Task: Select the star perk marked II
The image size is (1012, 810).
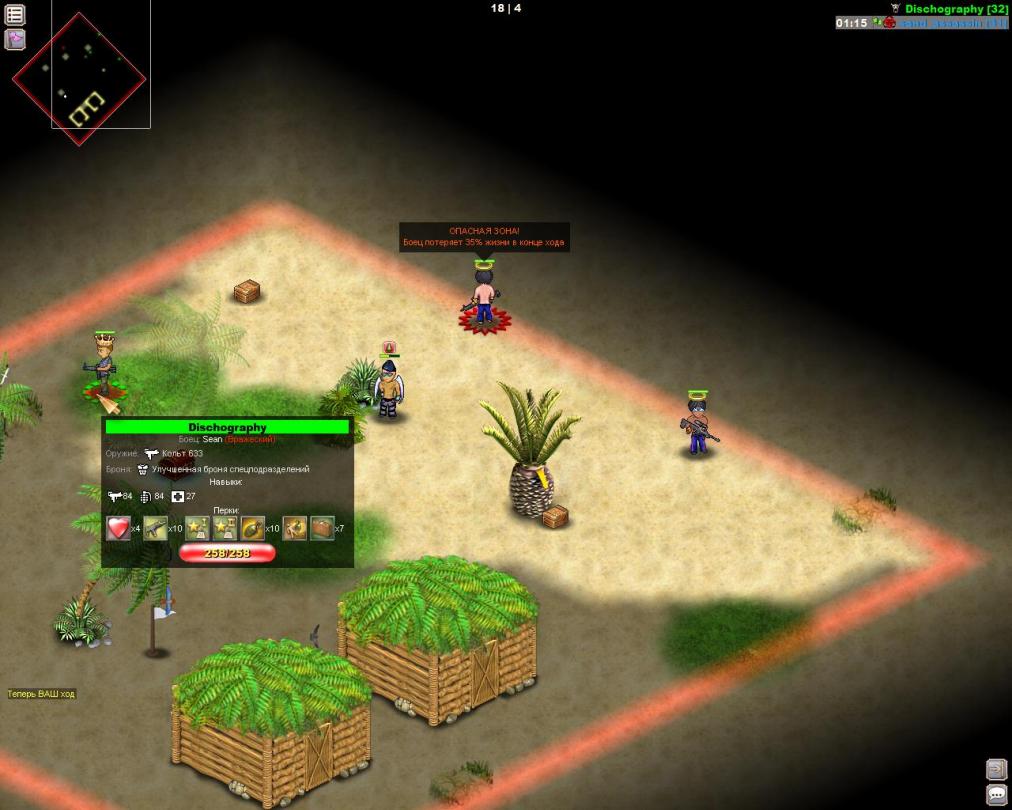Action: 225,527
